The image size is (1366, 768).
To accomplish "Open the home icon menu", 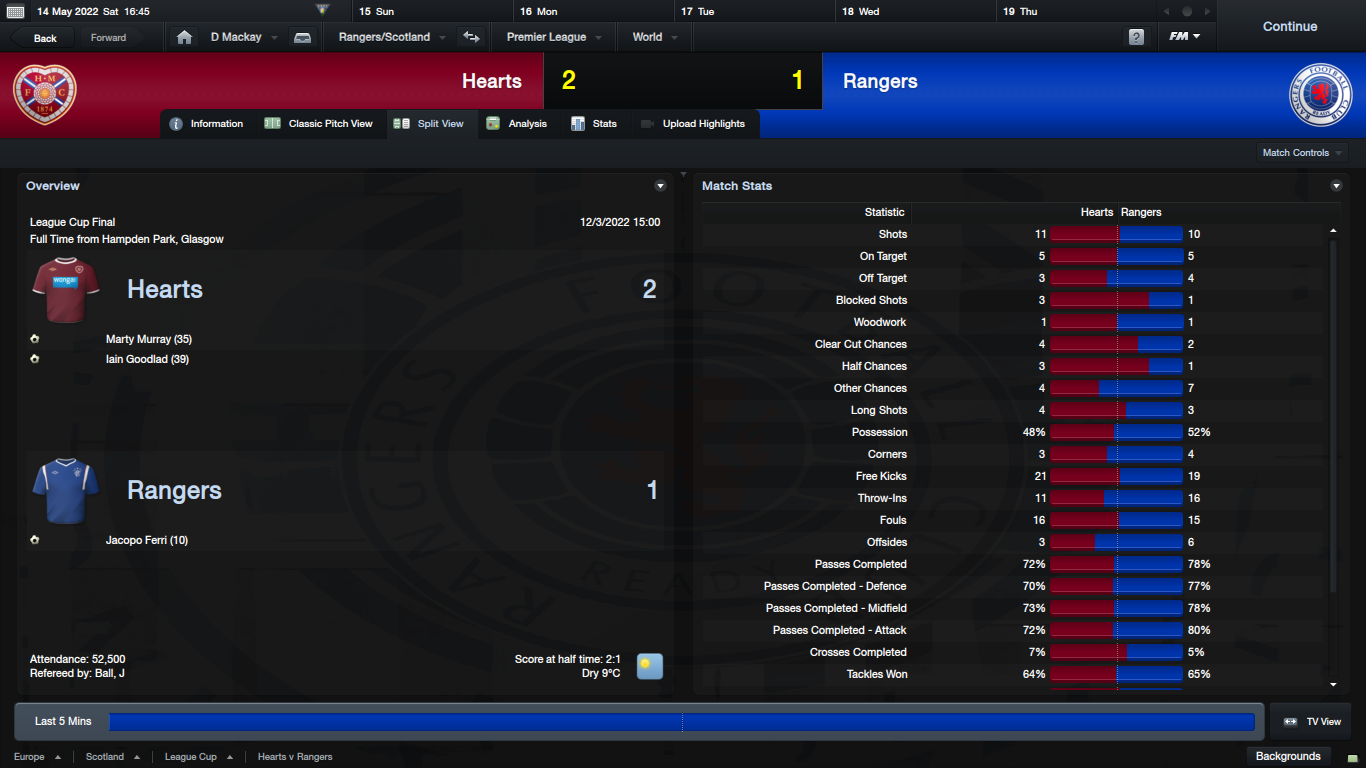I will pyautogui.click(x=184, y=37).
